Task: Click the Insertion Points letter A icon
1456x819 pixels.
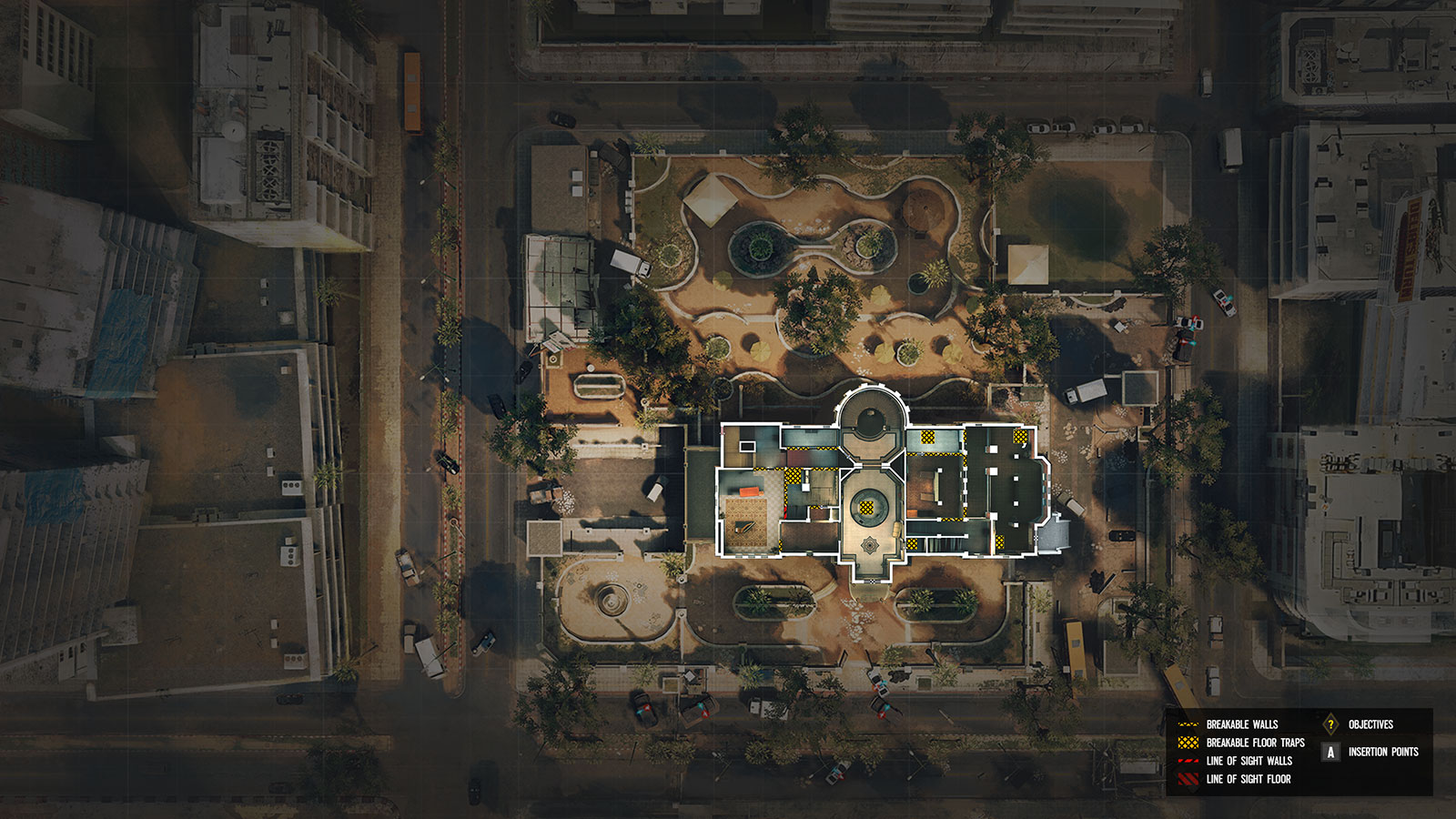Action: 1330,753
